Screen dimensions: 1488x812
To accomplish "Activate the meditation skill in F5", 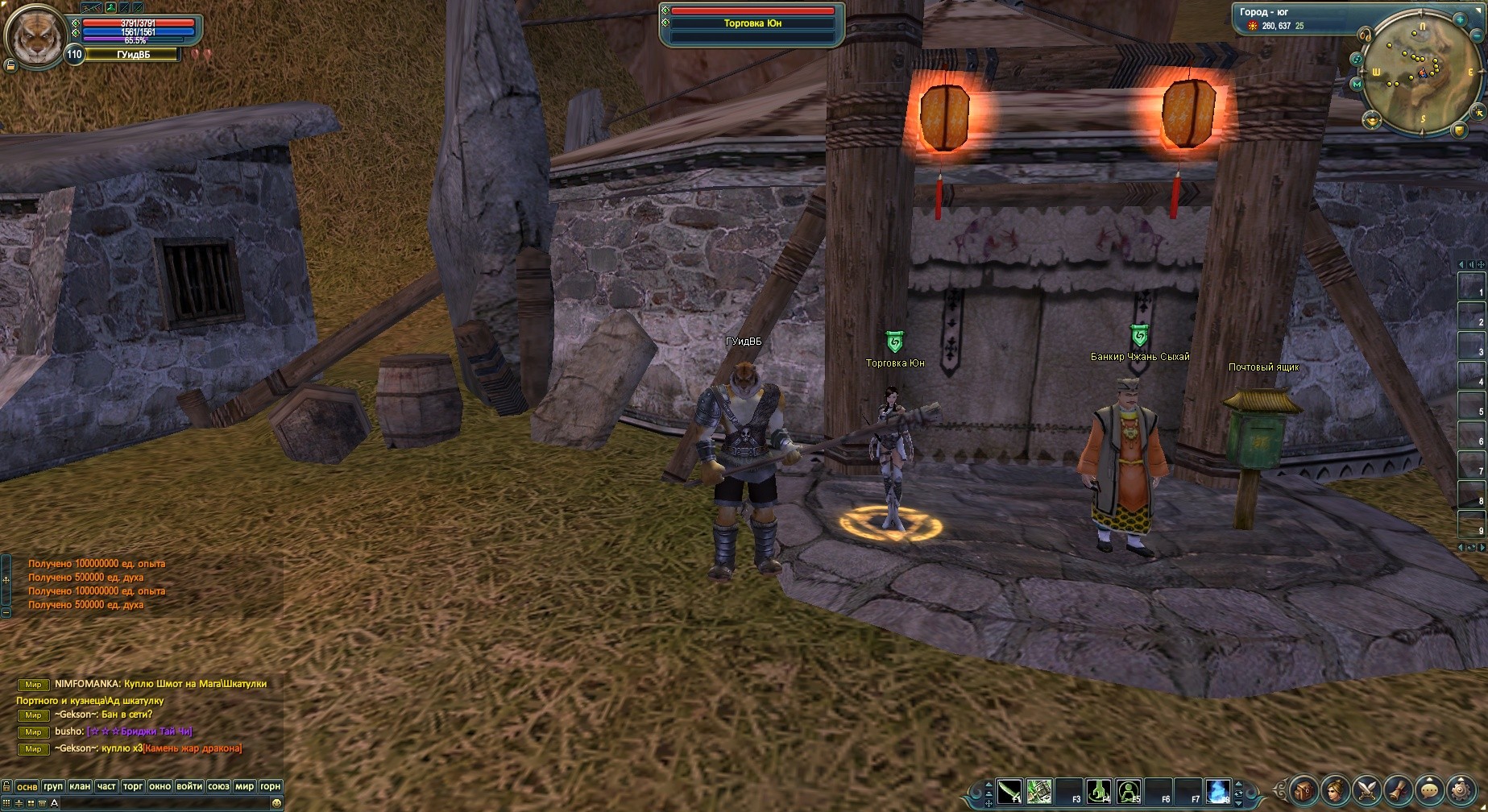I will tap(1129, 791).
